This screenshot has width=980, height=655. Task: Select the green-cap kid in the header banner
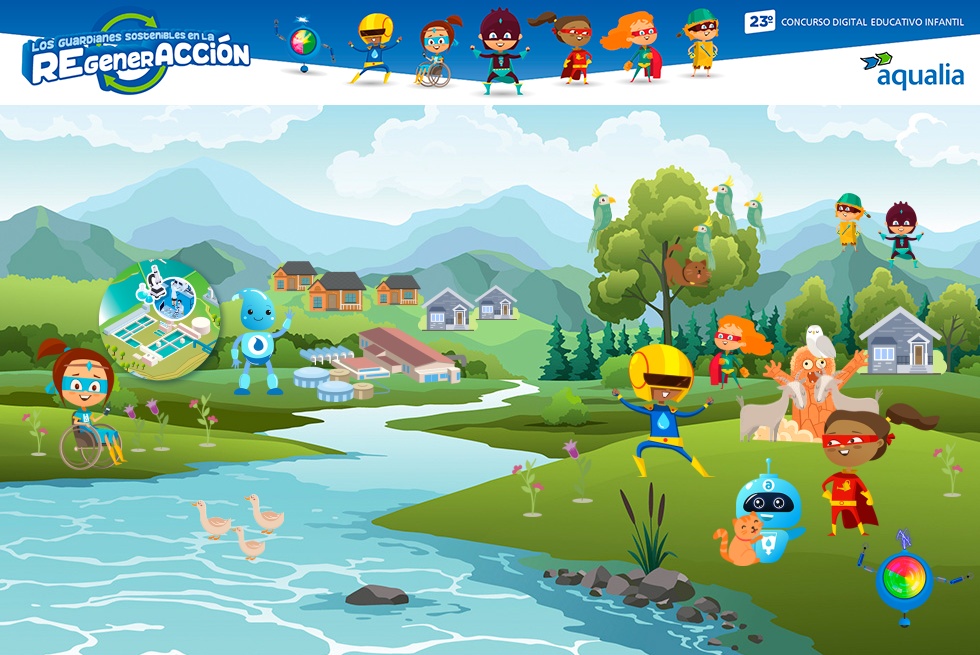[702, 44]
